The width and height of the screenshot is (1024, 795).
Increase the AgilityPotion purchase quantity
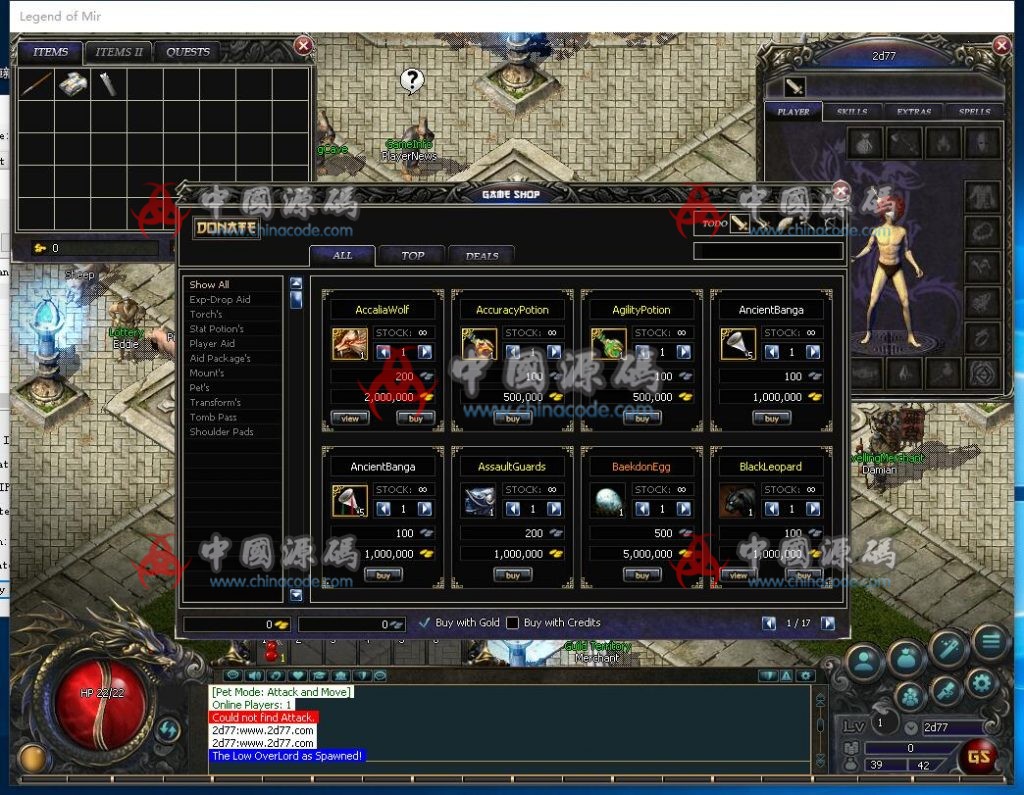[684, 352]
